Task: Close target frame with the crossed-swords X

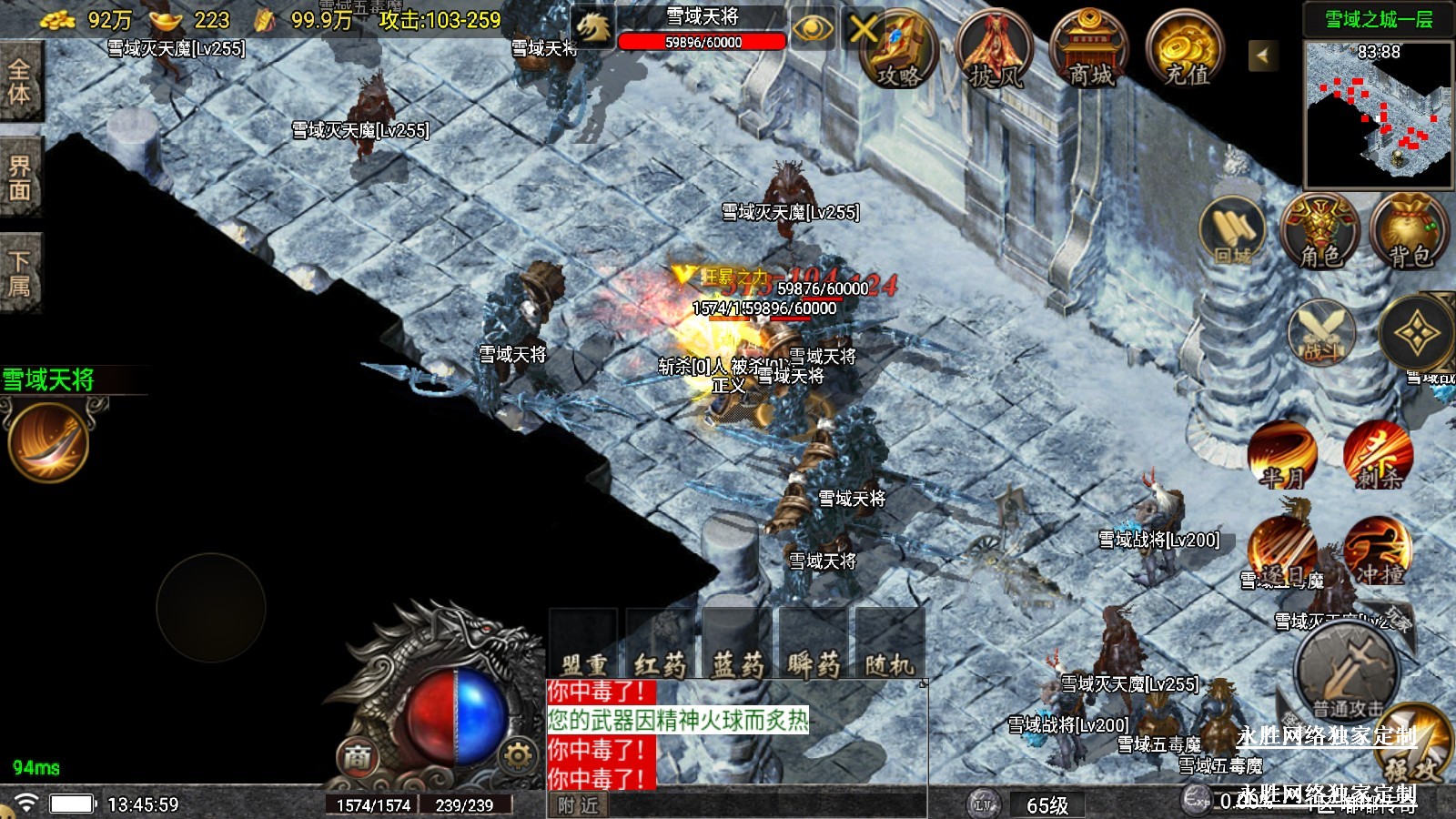Action: [x=863, y=30]
